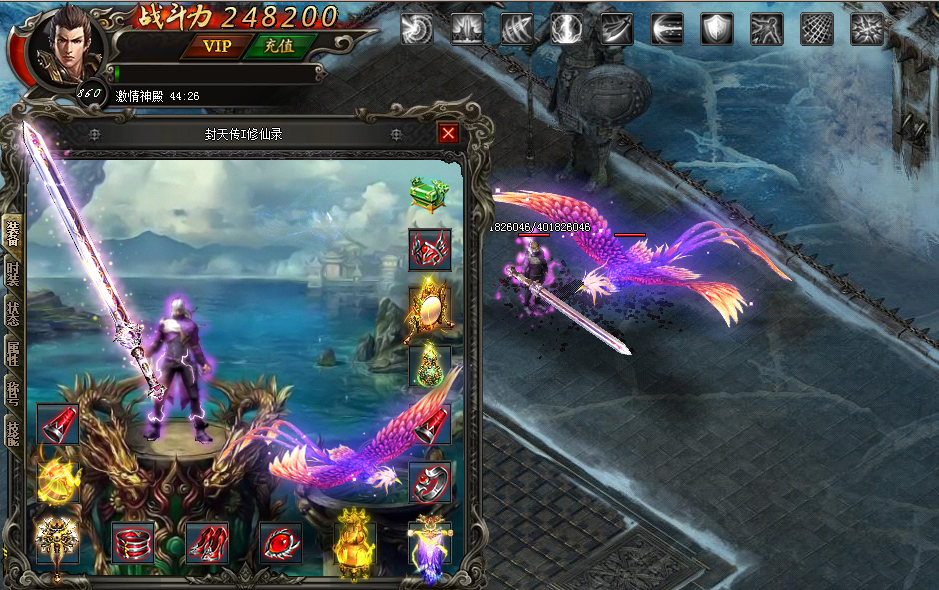Screen dimensions: 939x590
Task: Open the green treasure chest icon
Action: [x=428, y=192]
